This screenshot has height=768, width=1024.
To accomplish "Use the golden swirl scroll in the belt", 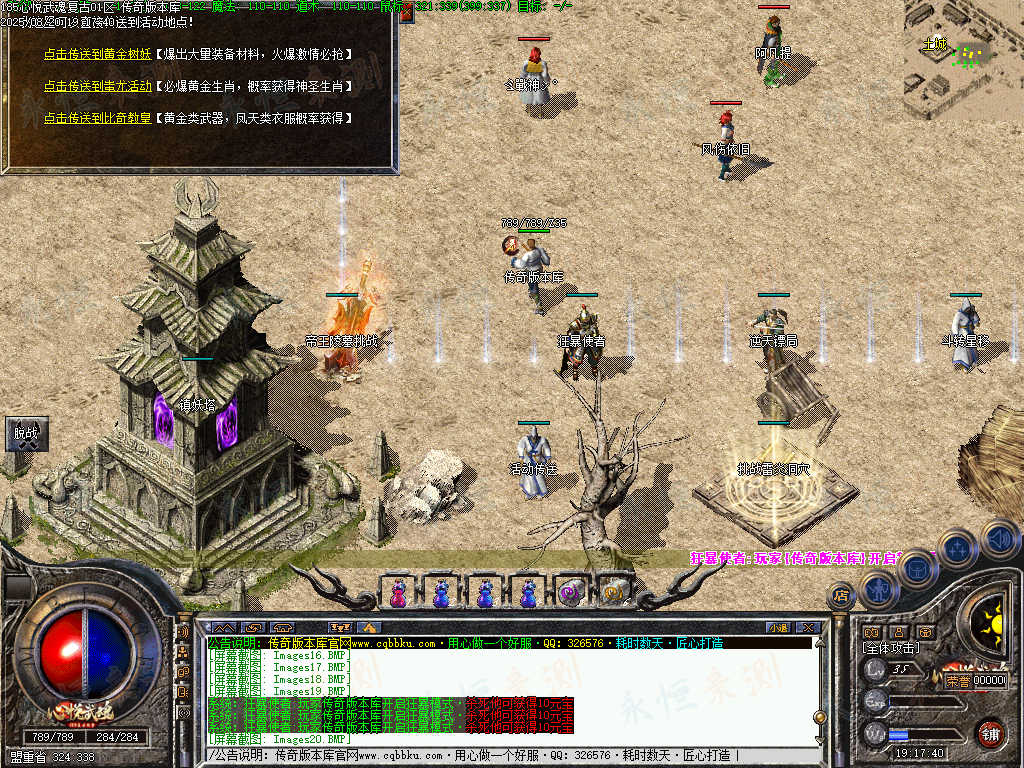I will 614,592.
